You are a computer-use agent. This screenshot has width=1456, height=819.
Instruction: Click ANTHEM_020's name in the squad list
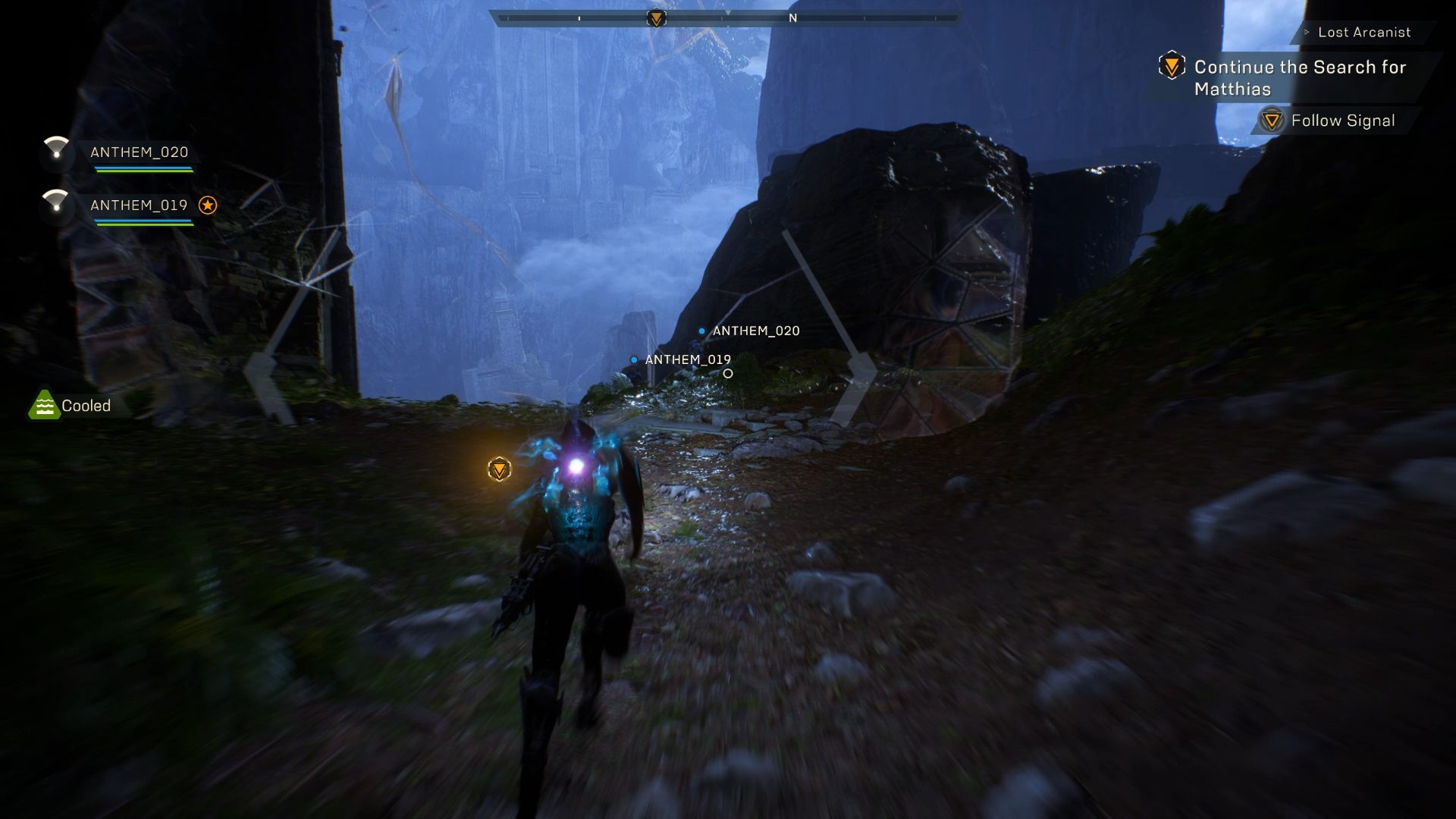pyautogui.click(x=140, y=152)
